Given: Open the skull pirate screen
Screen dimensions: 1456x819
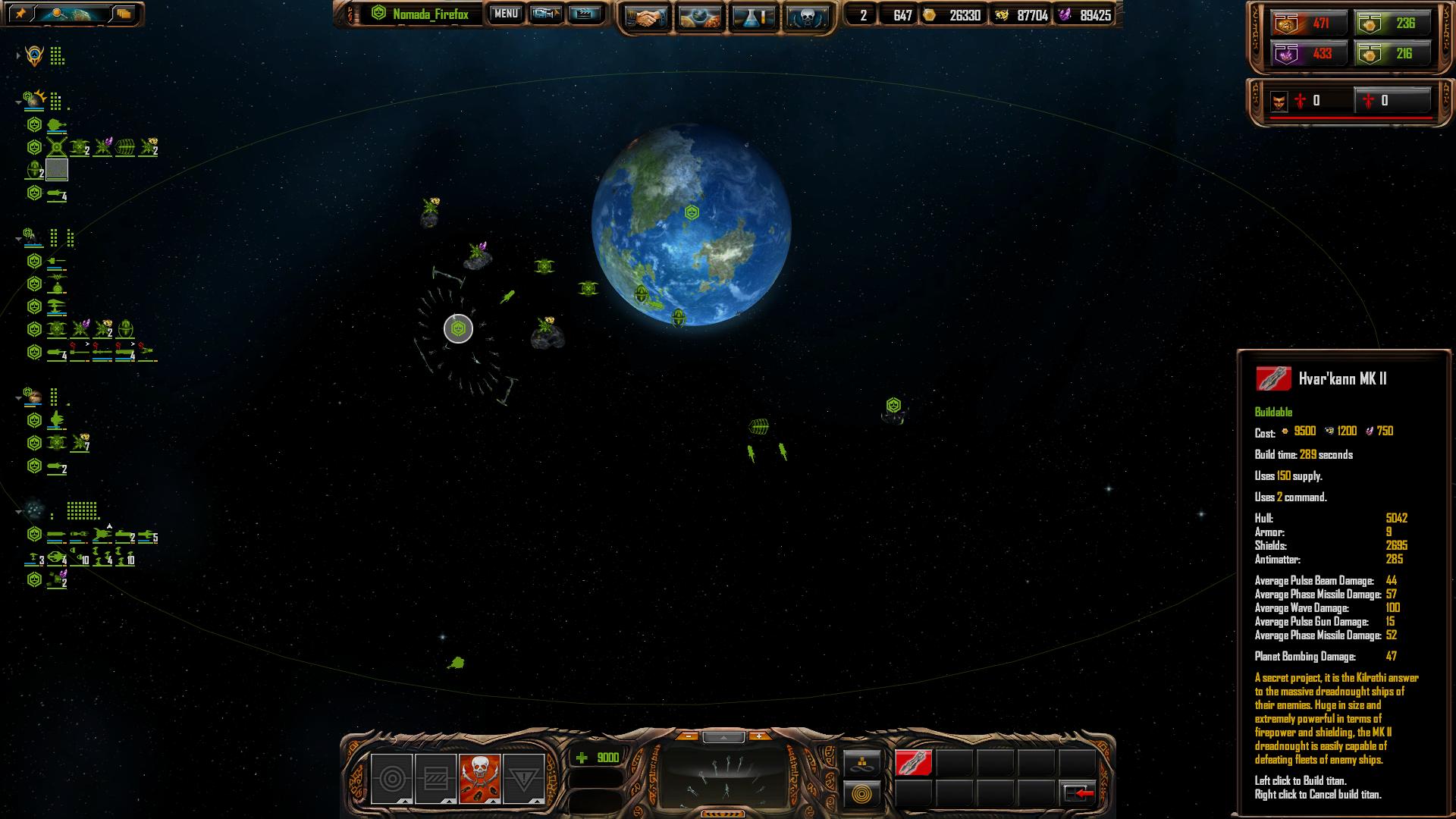Looking at the screenshot, I should pos(807,17).
